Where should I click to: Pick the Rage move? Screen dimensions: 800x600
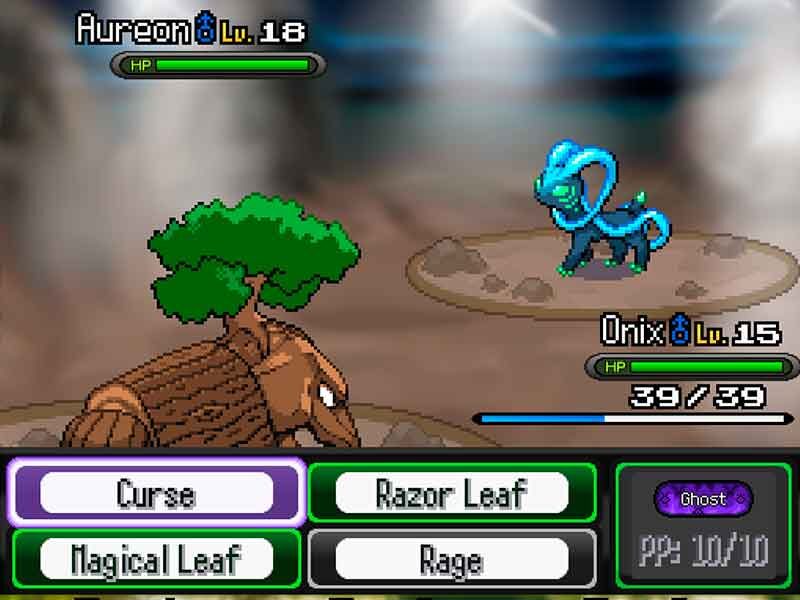[x=452, y=558]
